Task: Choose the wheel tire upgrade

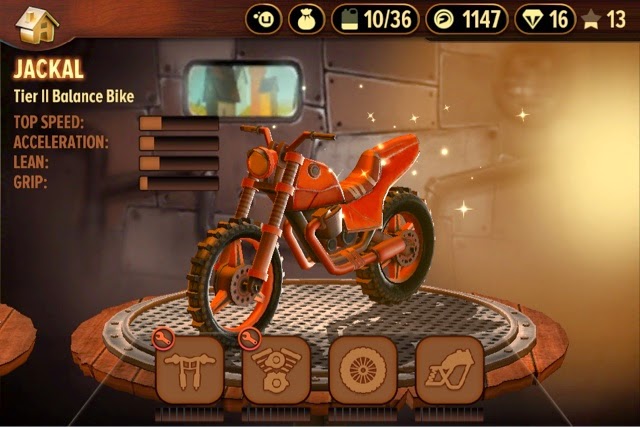Action: click(362, 368)
